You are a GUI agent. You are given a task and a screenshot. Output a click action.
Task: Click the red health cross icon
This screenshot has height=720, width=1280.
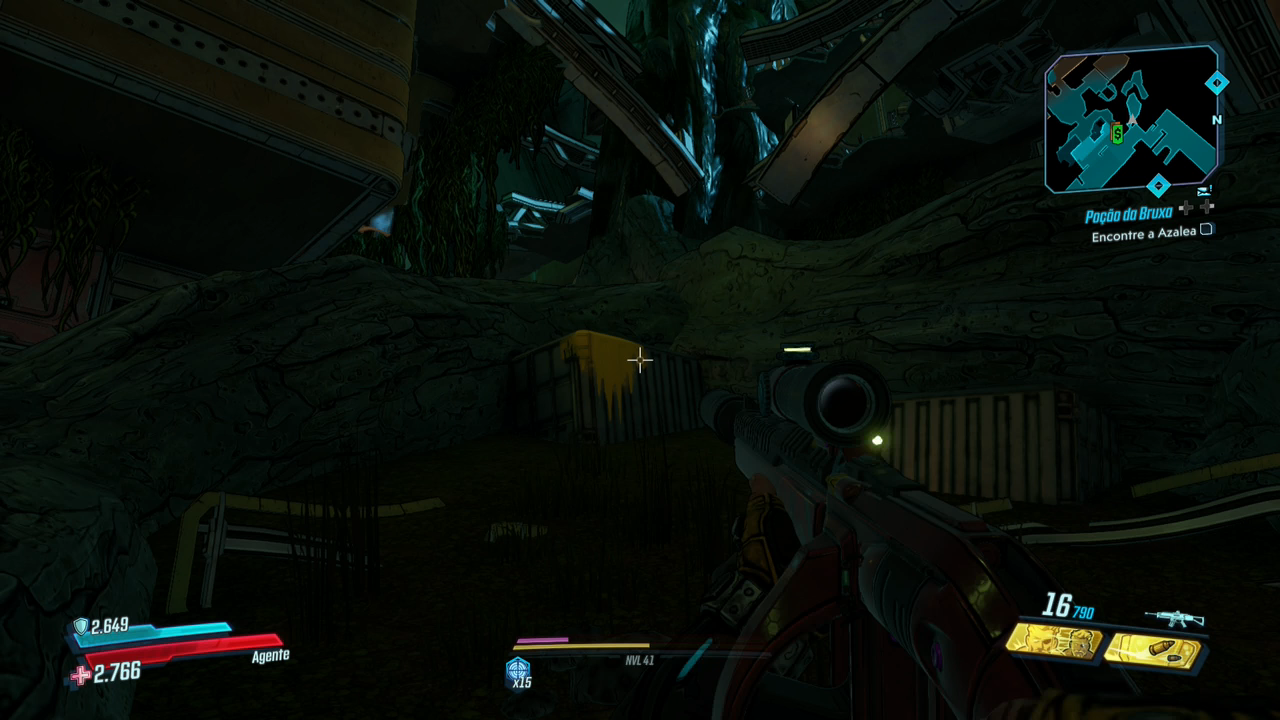[80, 676]
